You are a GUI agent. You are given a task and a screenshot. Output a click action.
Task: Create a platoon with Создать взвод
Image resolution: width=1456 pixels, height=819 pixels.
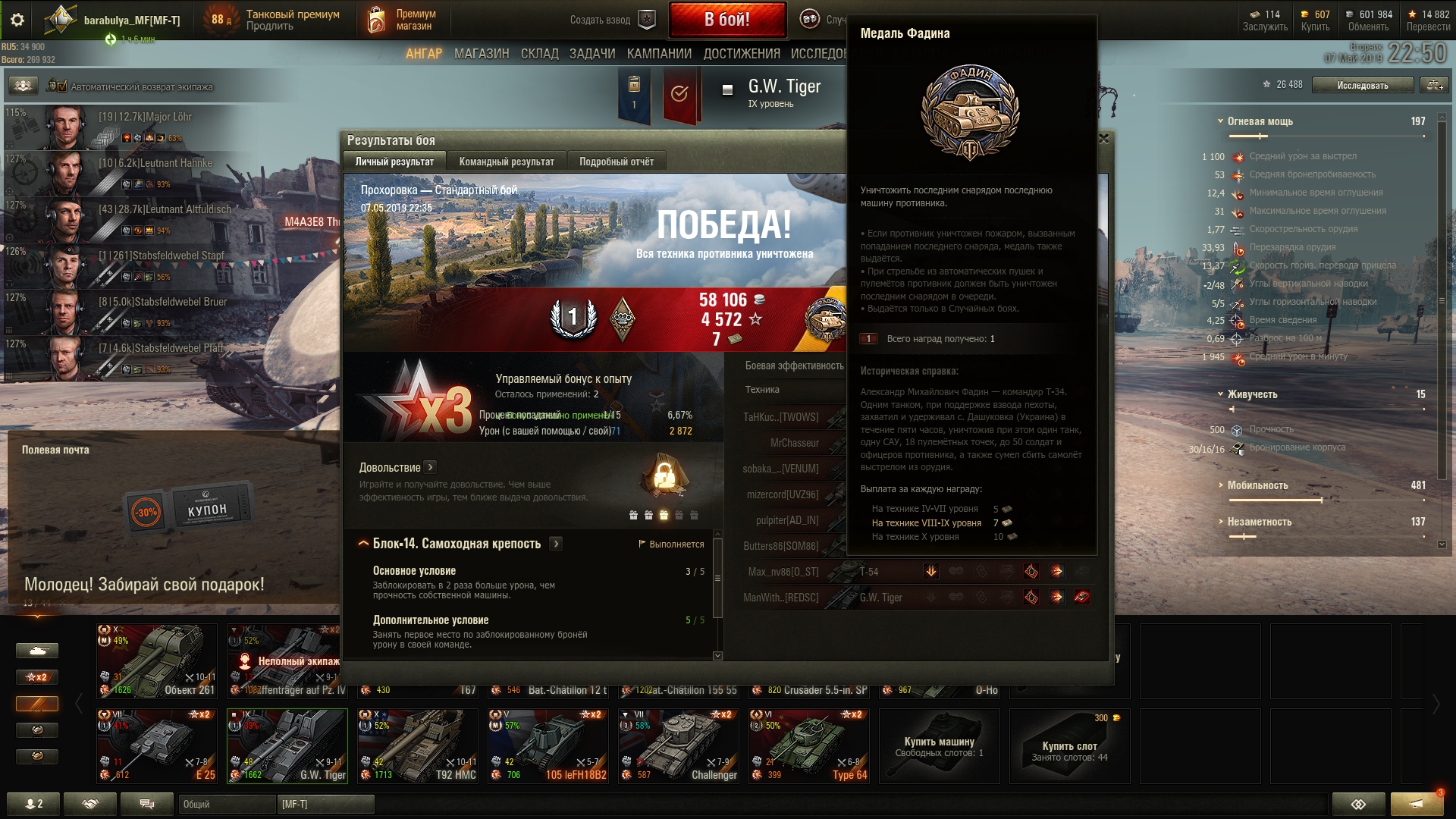click(x=612, y=20)
